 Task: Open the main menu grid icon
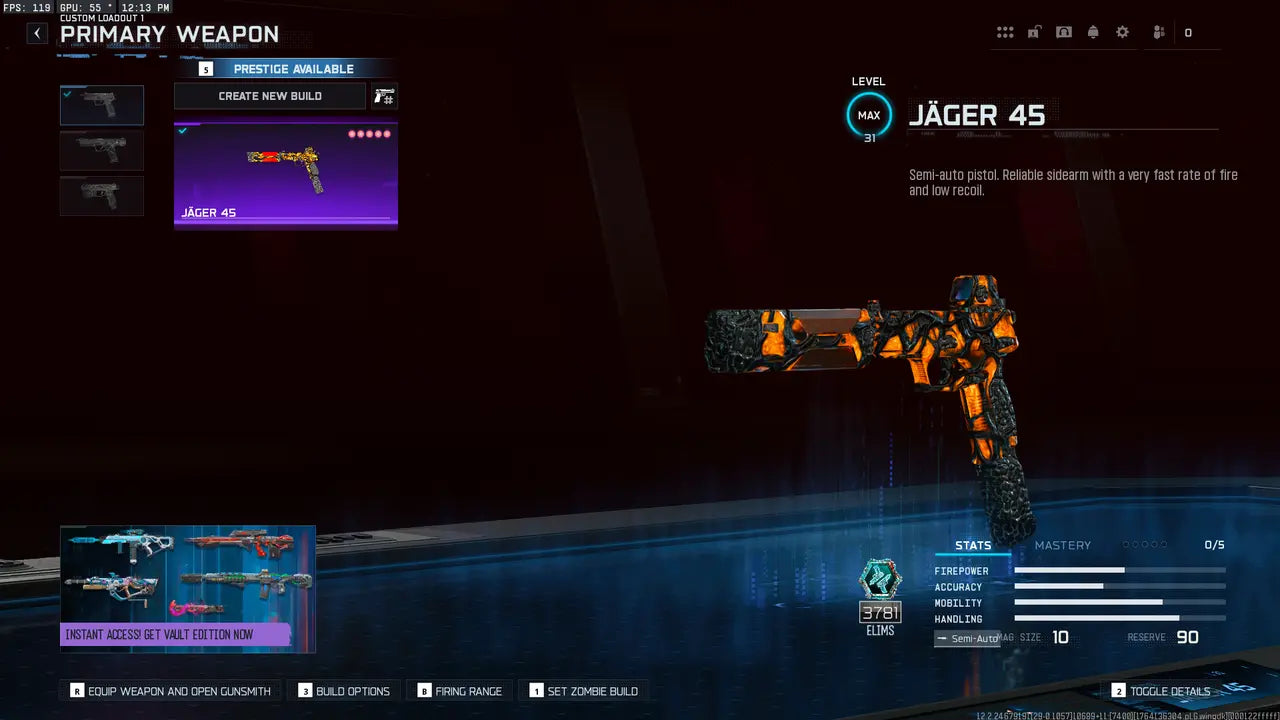(x=1005, y=31)
